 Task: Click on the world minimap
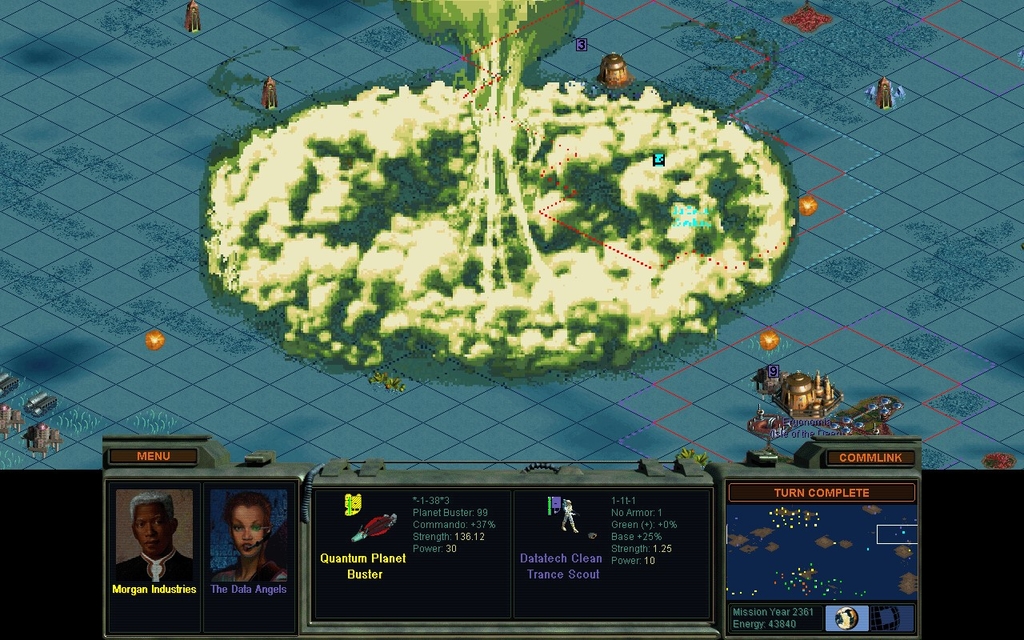[820, 551]
